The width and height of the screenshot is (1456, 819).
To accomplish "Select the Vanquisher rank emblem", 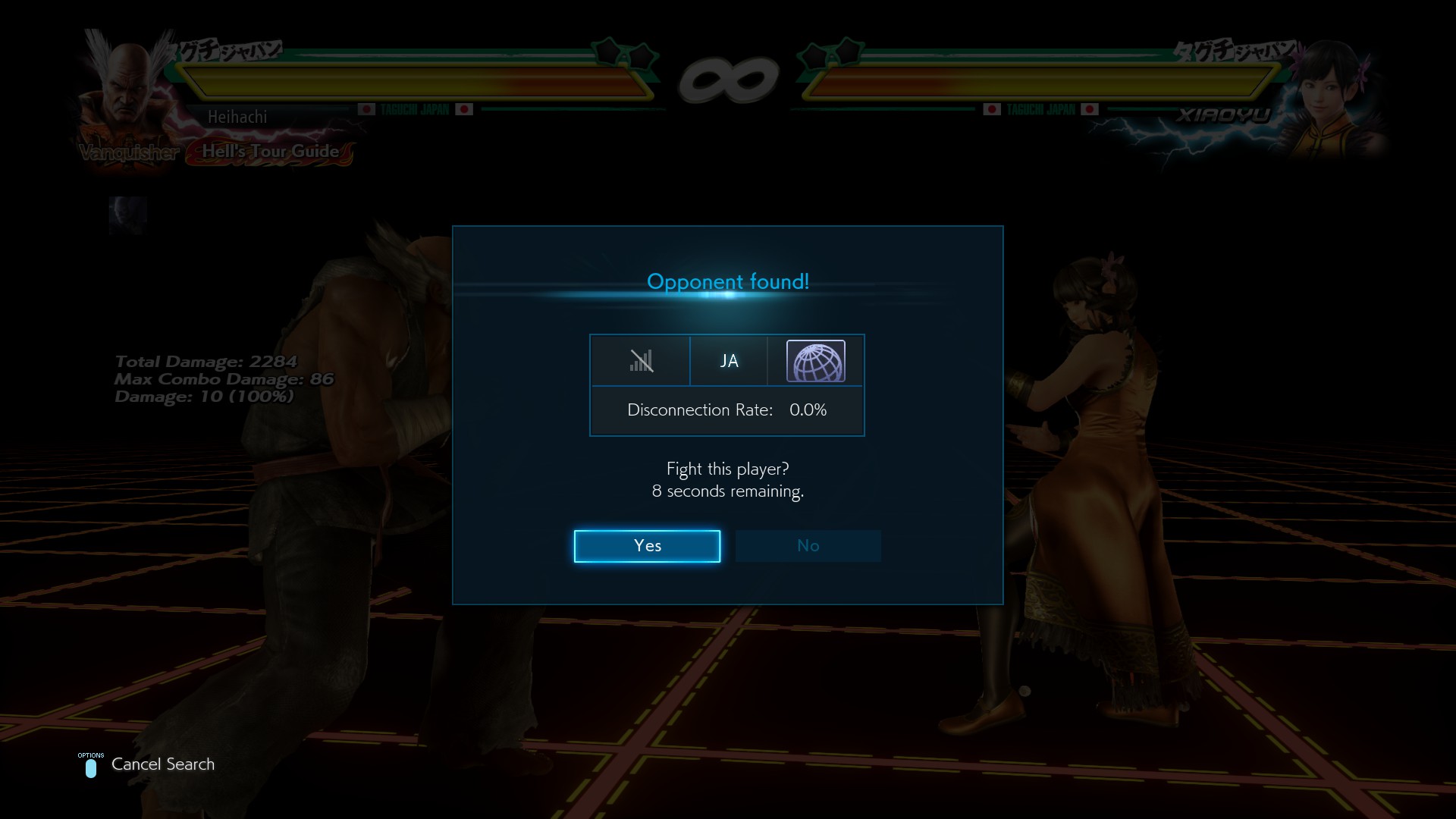I will coord(129,152).
